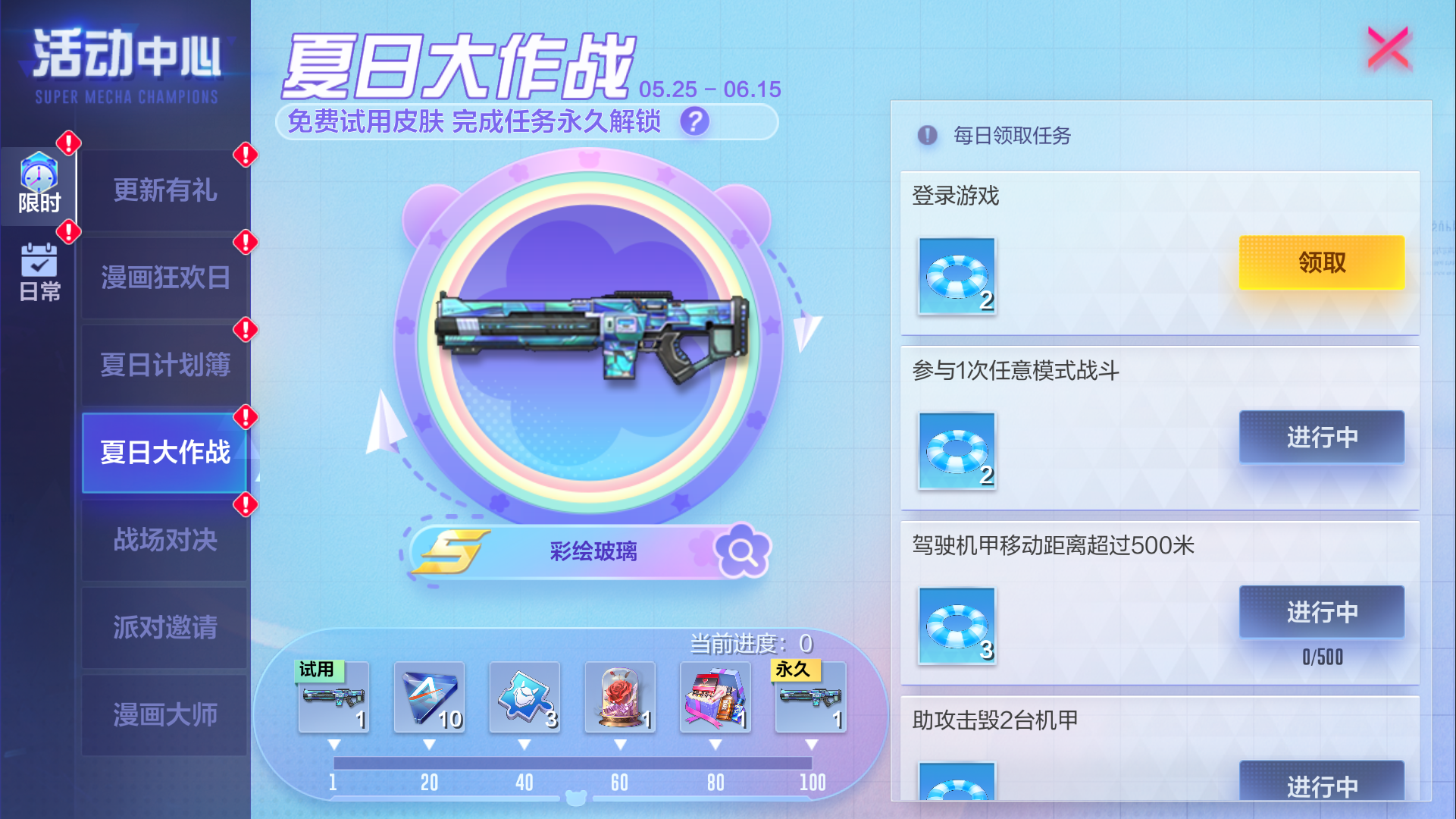Claim the 登录游戏 reward via 领取 button
This screenshot has height=819, width=1456.
pos(1321,262)
